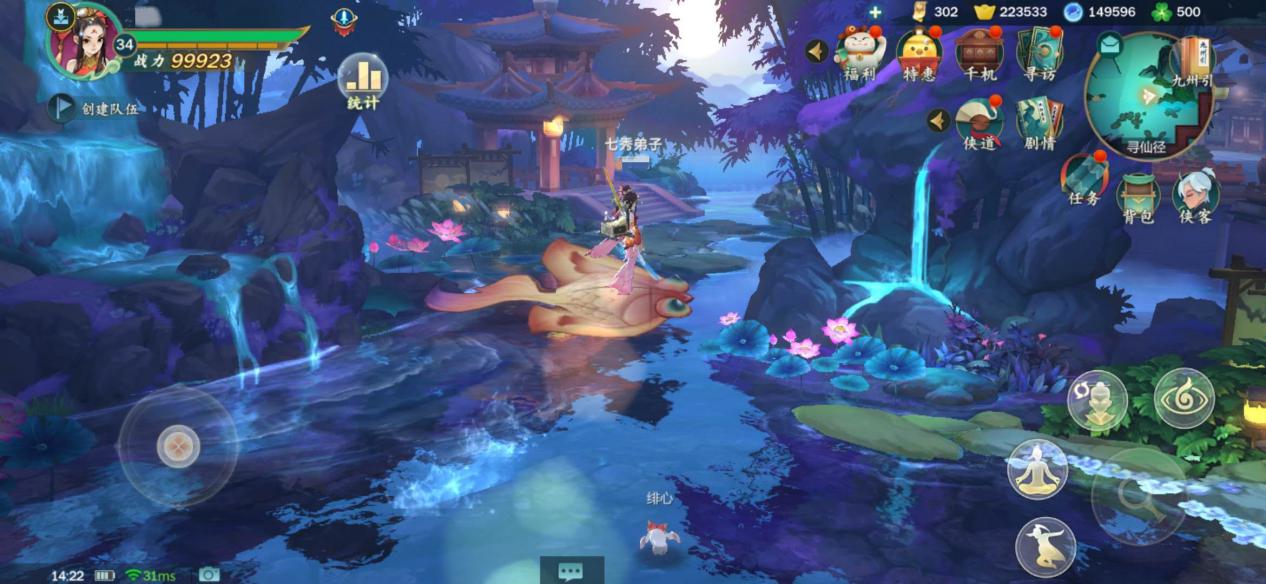Tap 创建队伍 to create a team

click(96, 108)
